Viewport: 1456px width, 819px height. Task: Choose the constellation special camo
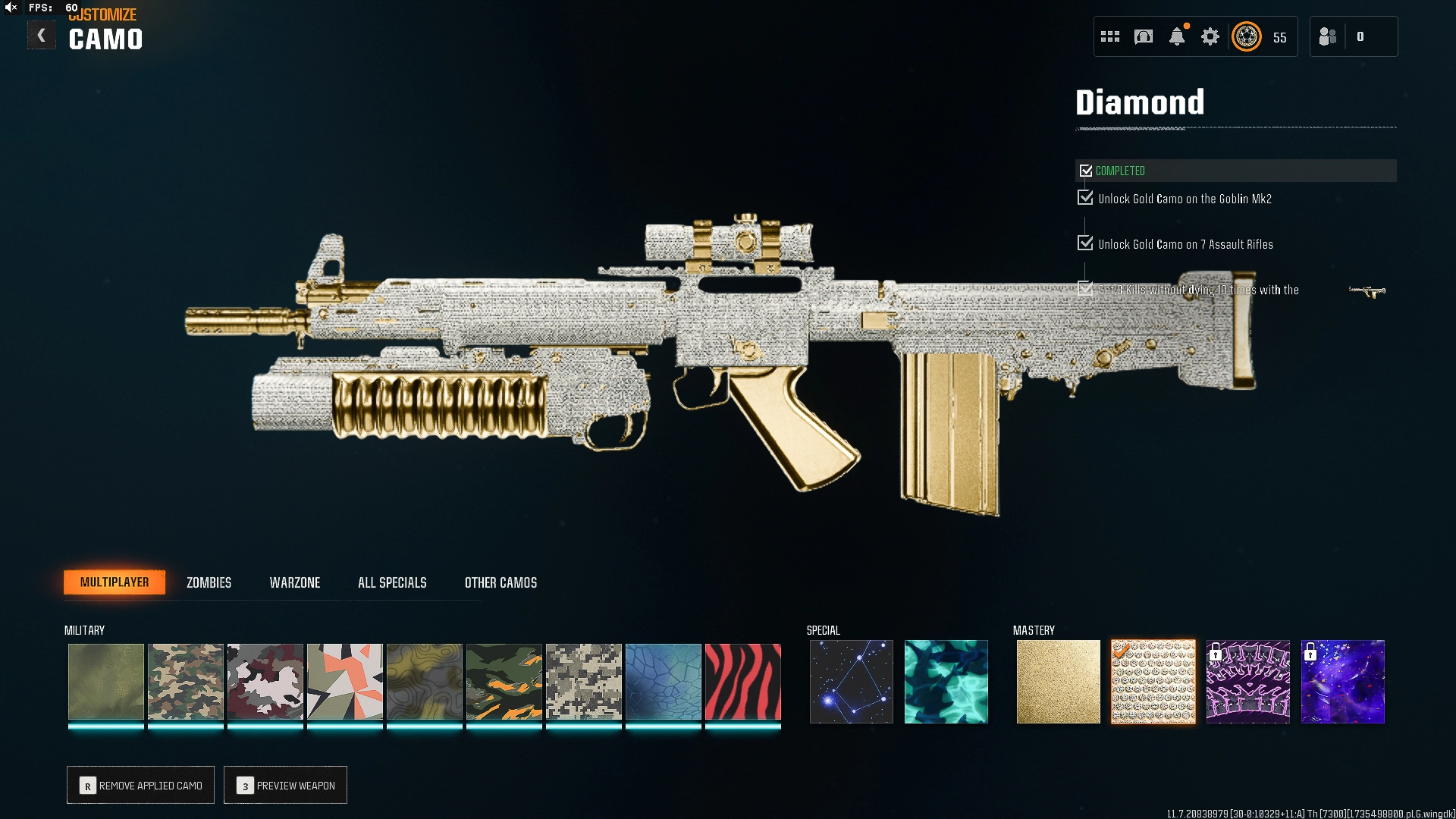[851, 681]
